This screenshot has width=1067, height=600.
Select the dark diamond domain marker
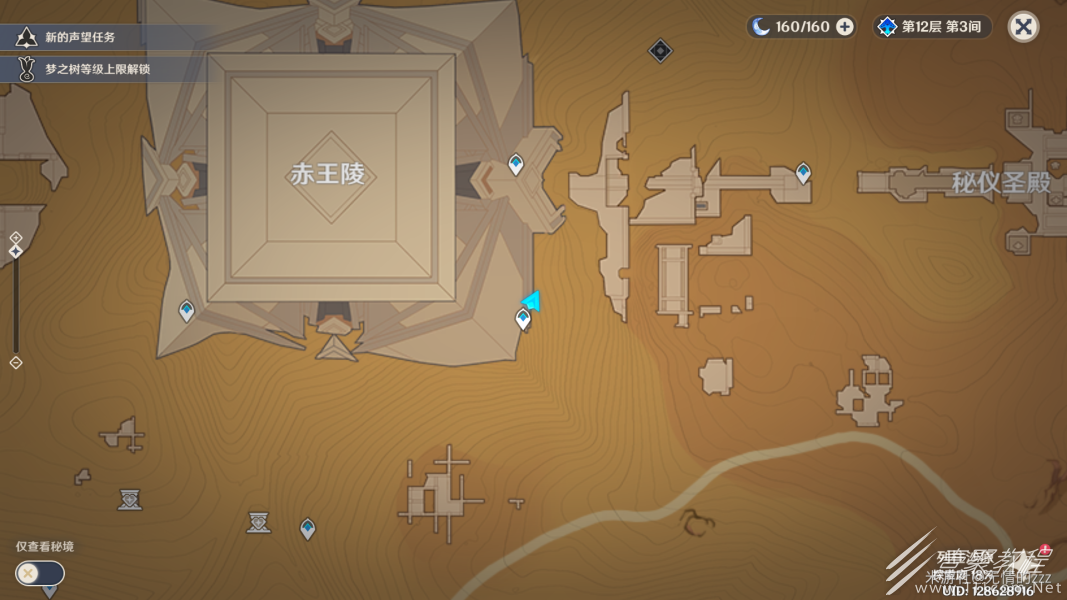click(660, 50)
